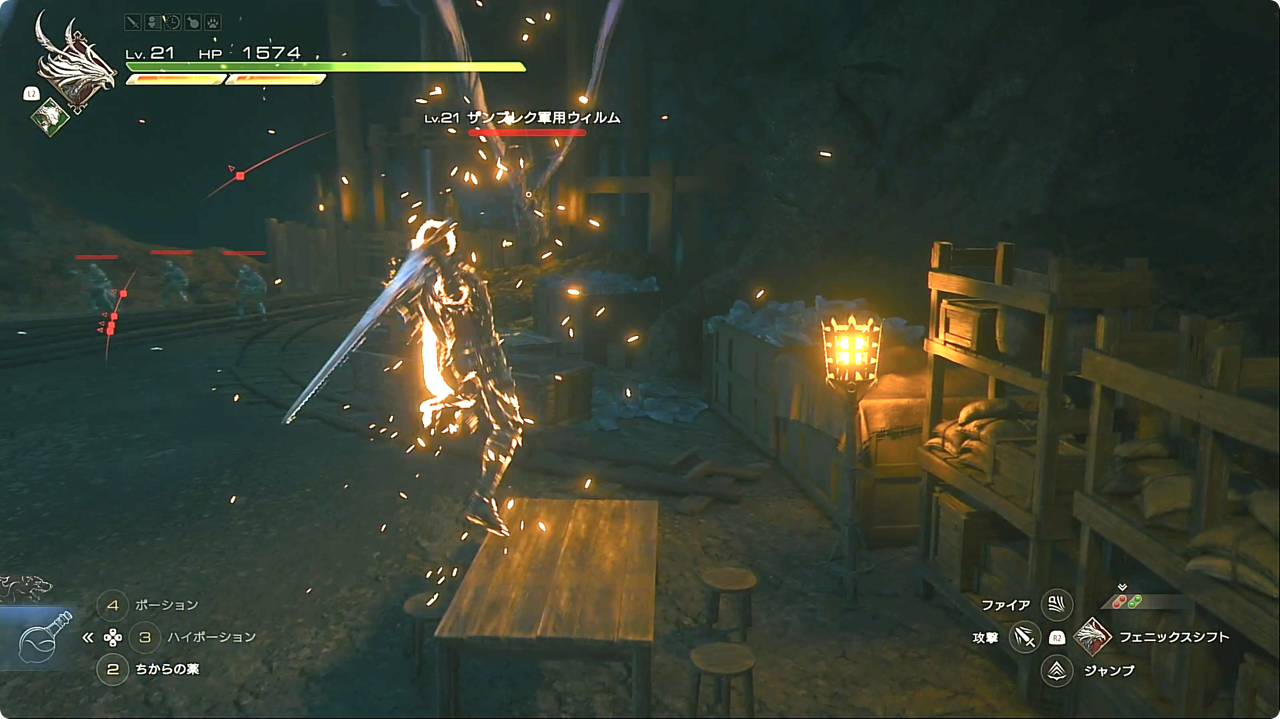The width and height of the screenshot is (1280, 719).
Task: Select the large Phoenix eikon emblem
Action: pos(72,60)
